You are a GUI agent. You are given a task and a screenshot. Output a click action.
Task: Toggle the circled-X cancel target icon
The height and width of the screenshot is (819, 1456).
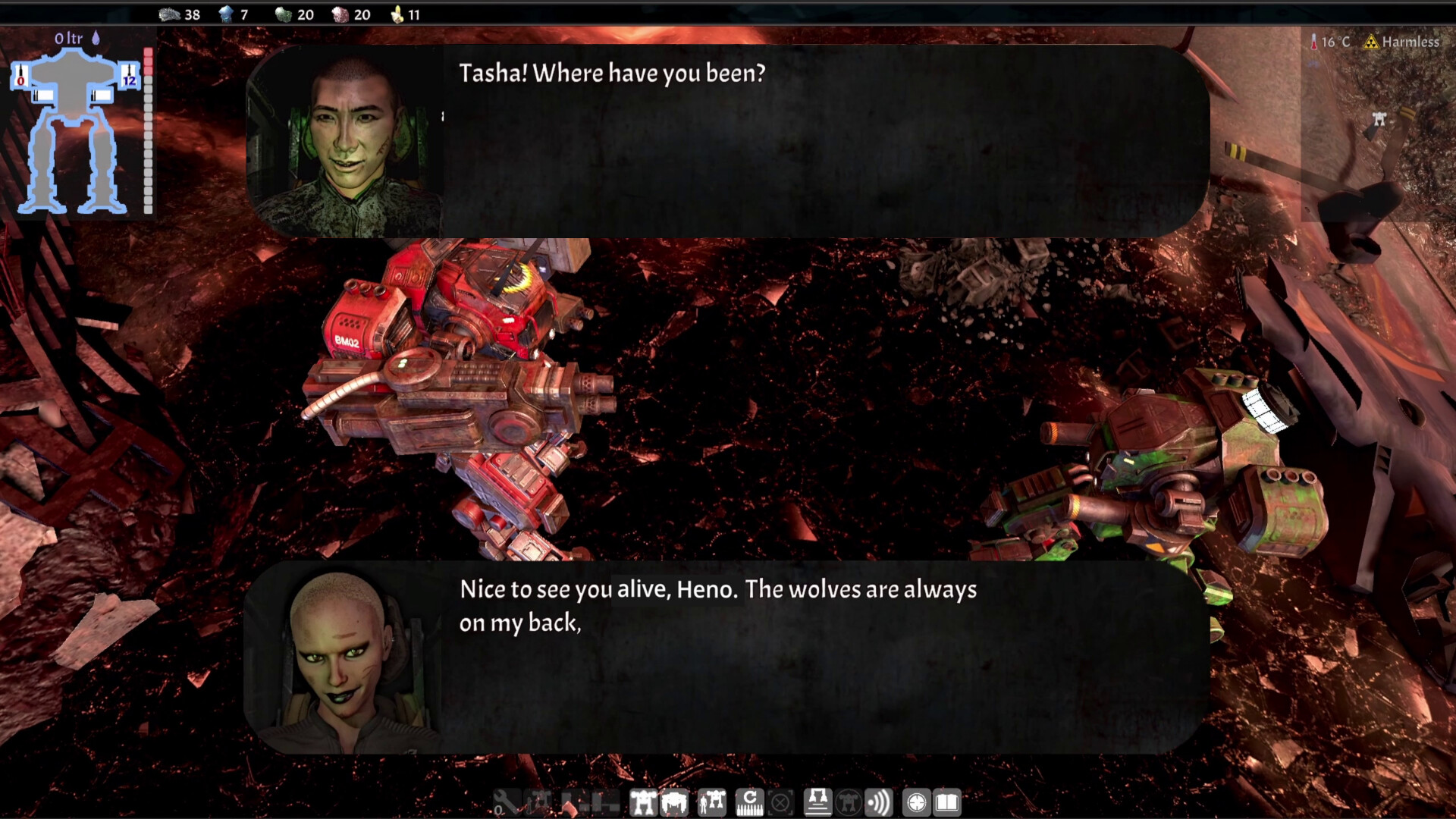pos(780,802)
